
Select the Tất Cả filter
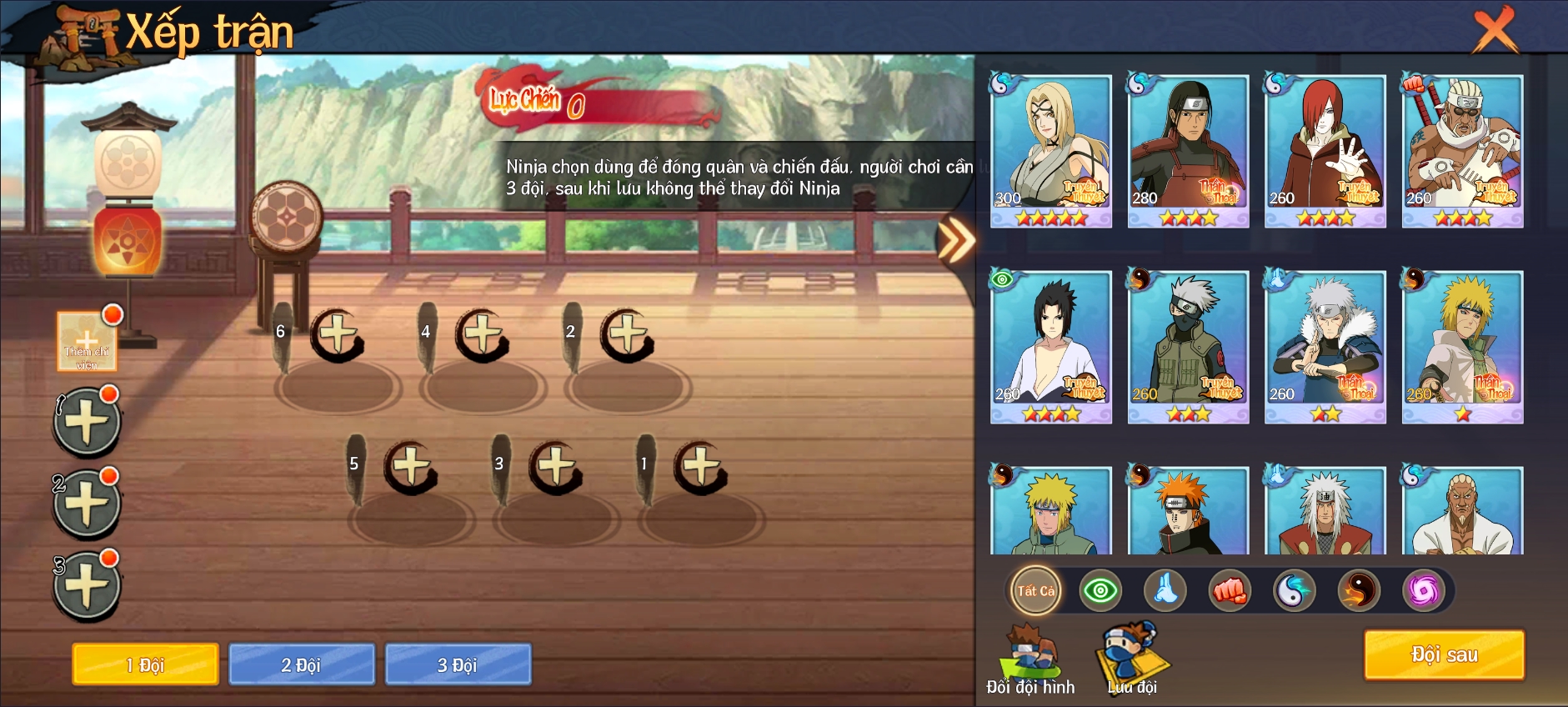pos(1035,591)
